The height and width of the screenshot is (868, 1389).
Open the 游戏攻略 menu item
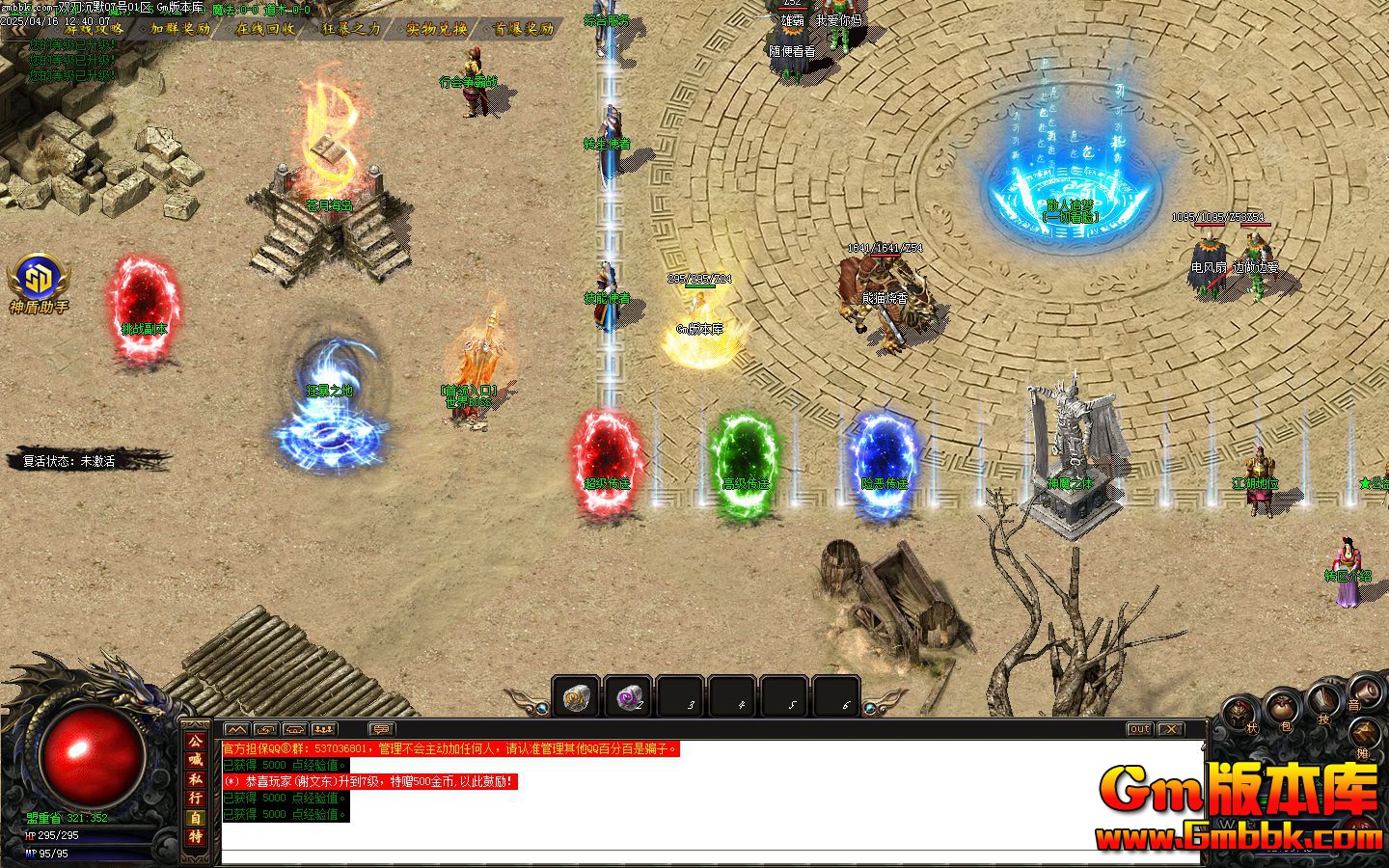[92, 30]
